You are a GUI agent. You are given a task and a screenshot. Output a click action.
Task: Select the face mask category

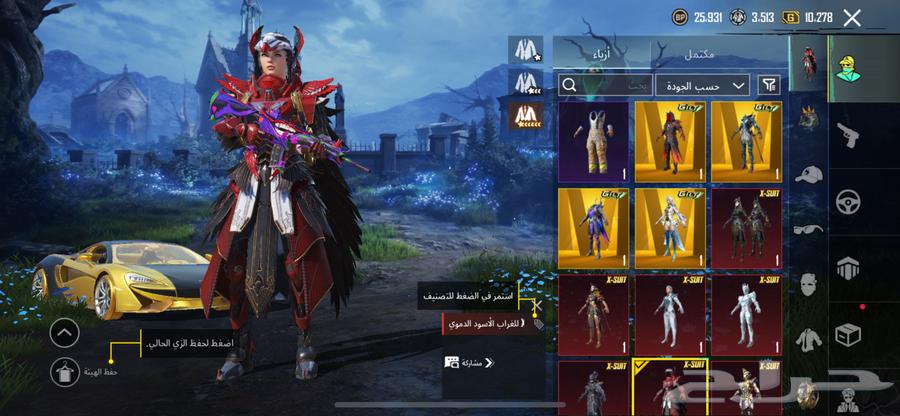808,283
